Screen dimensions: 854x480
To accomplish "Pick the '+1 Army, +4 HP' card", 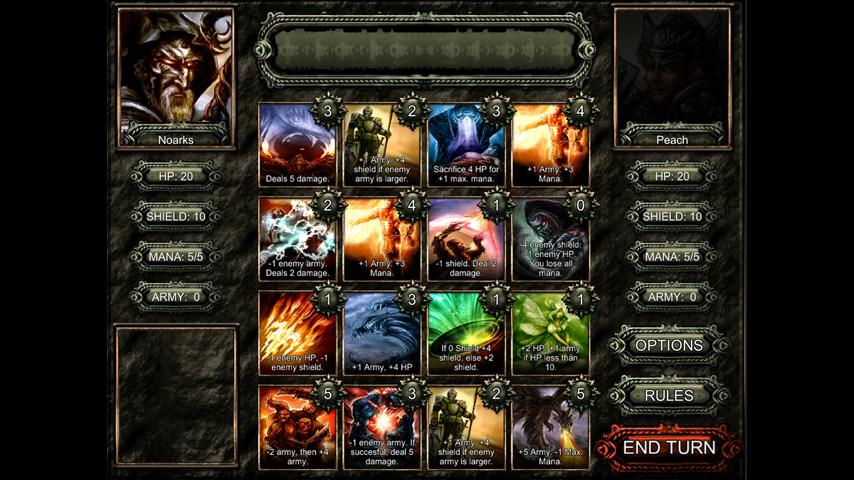I will pos(381,334).
